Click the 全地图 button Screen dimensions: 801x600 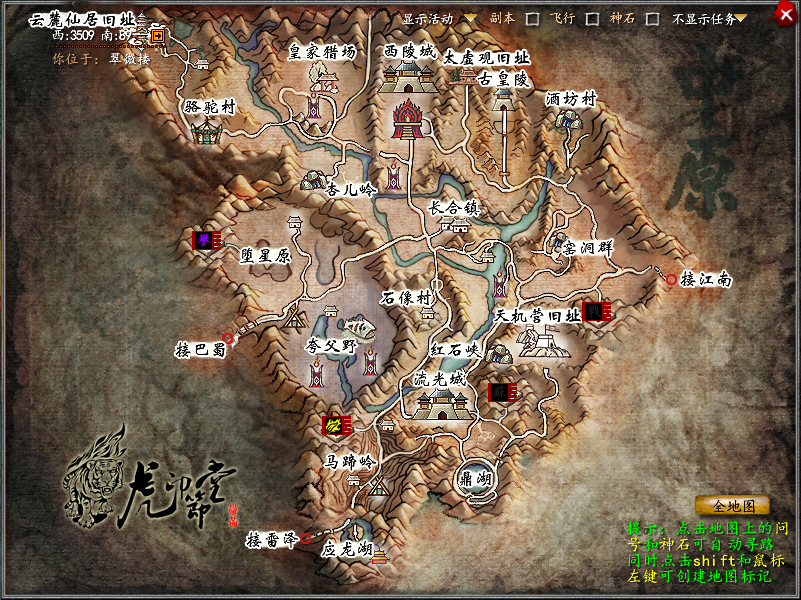[x=732, y=505]
